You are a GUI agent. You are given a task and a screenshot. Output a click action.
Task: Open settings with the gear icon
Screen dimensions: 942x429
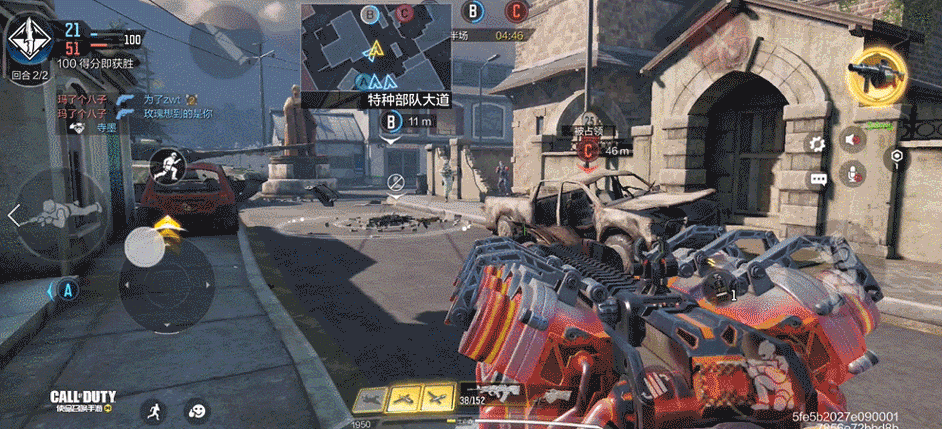(818, 143)
